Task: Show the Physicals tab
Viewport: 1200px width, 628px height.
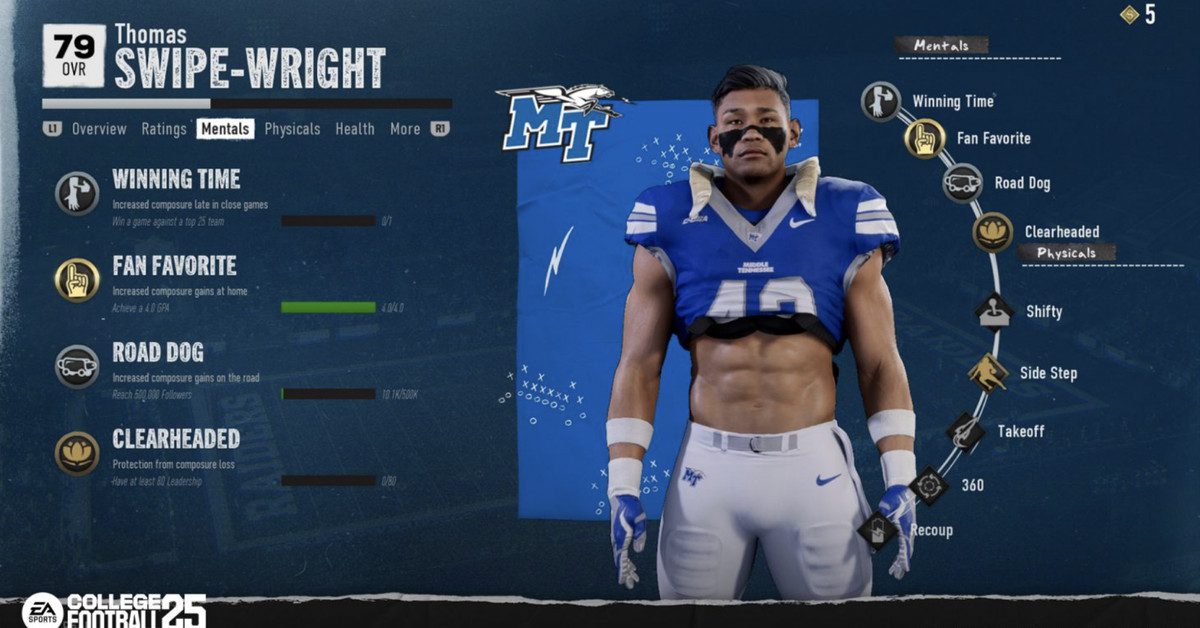Action: coord(292,129)
